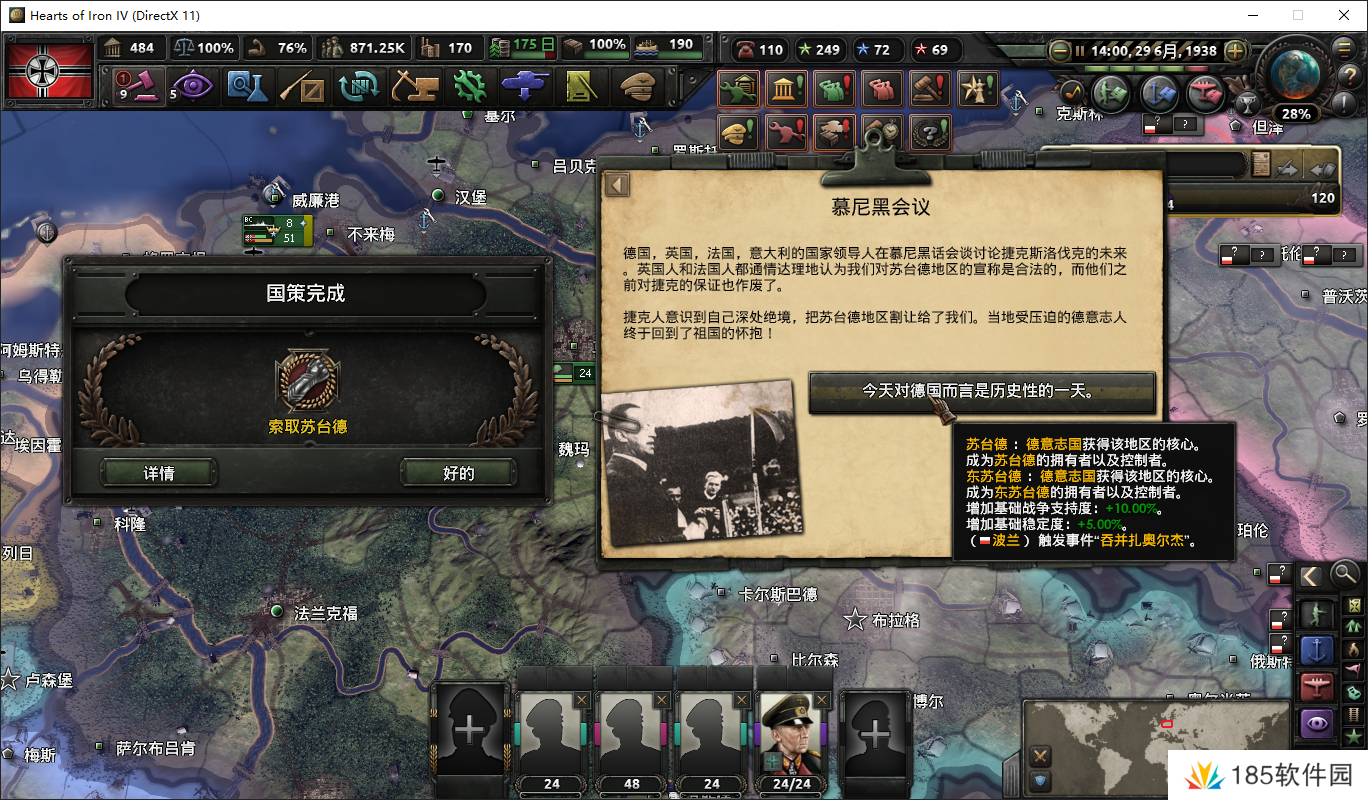Open the research tab flask icon
The height and width of the screenshot is (800, 1368).
coord(248,88)
